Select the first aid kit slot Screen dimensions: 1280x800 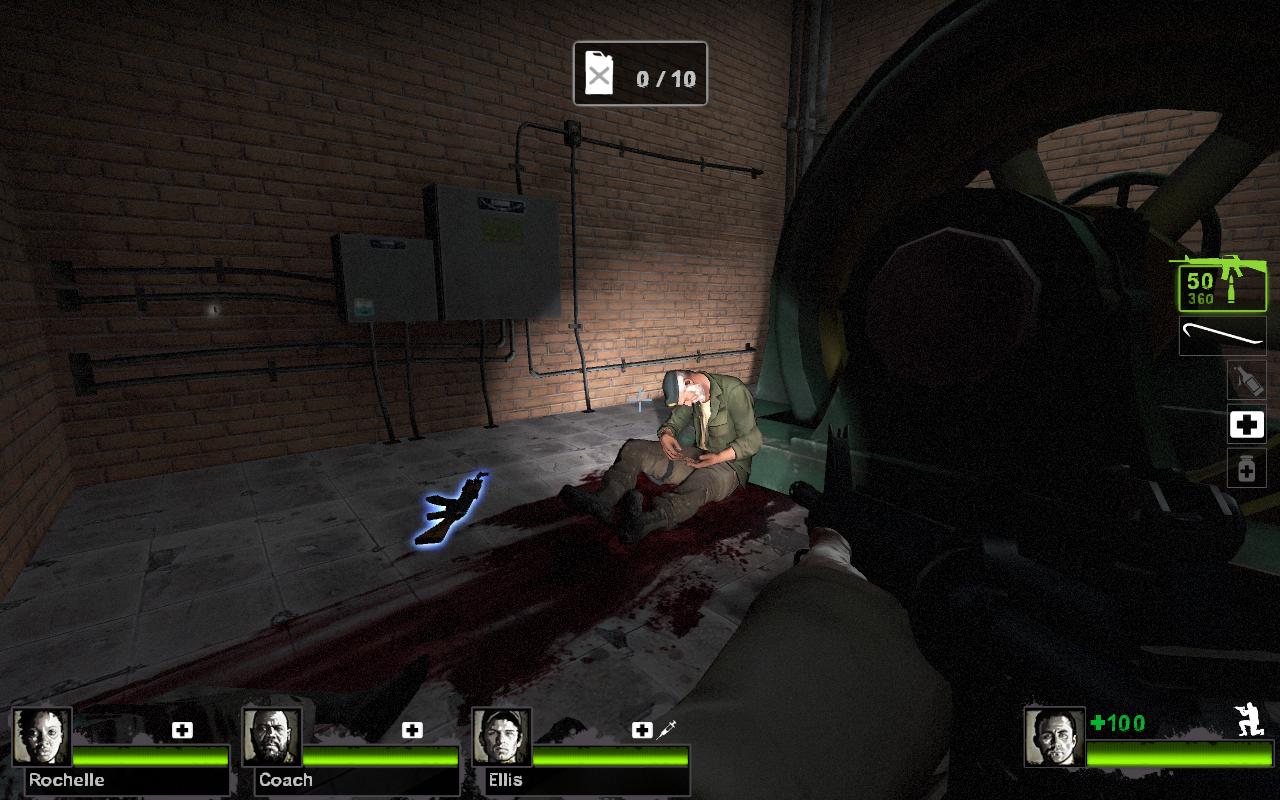click(1246, 425)
